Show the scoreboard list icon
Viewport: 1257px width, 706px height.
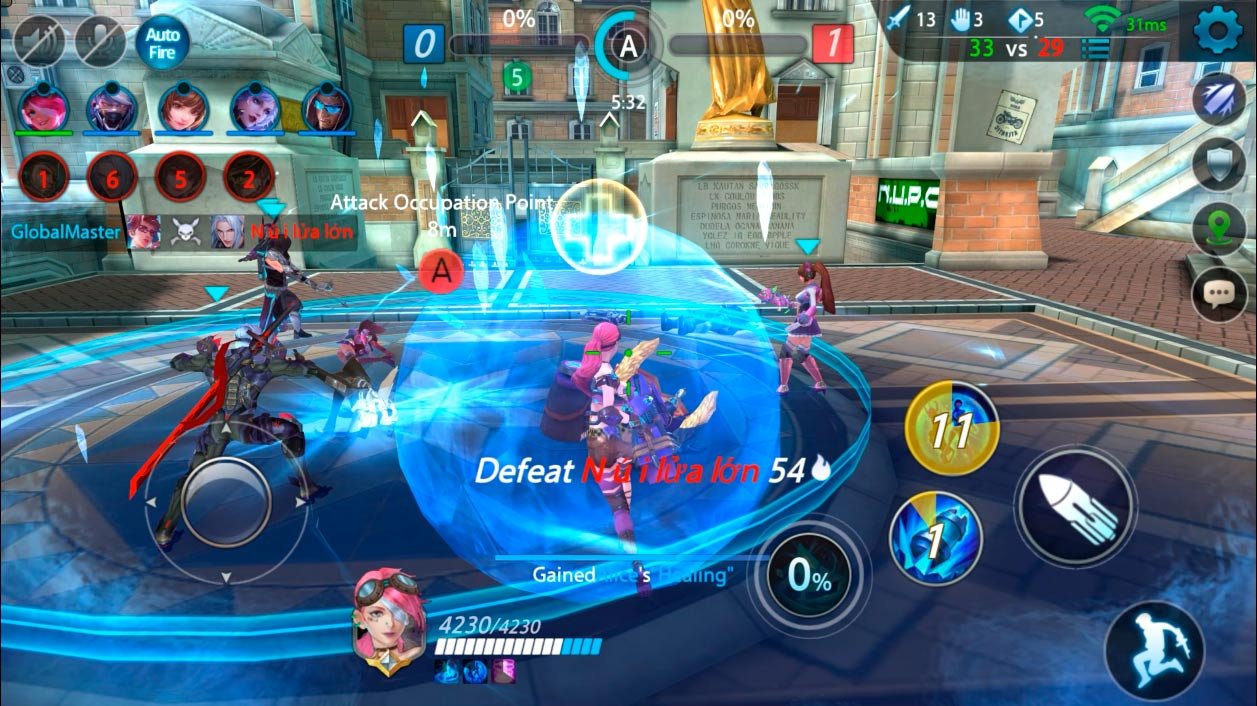(1095, 47)
